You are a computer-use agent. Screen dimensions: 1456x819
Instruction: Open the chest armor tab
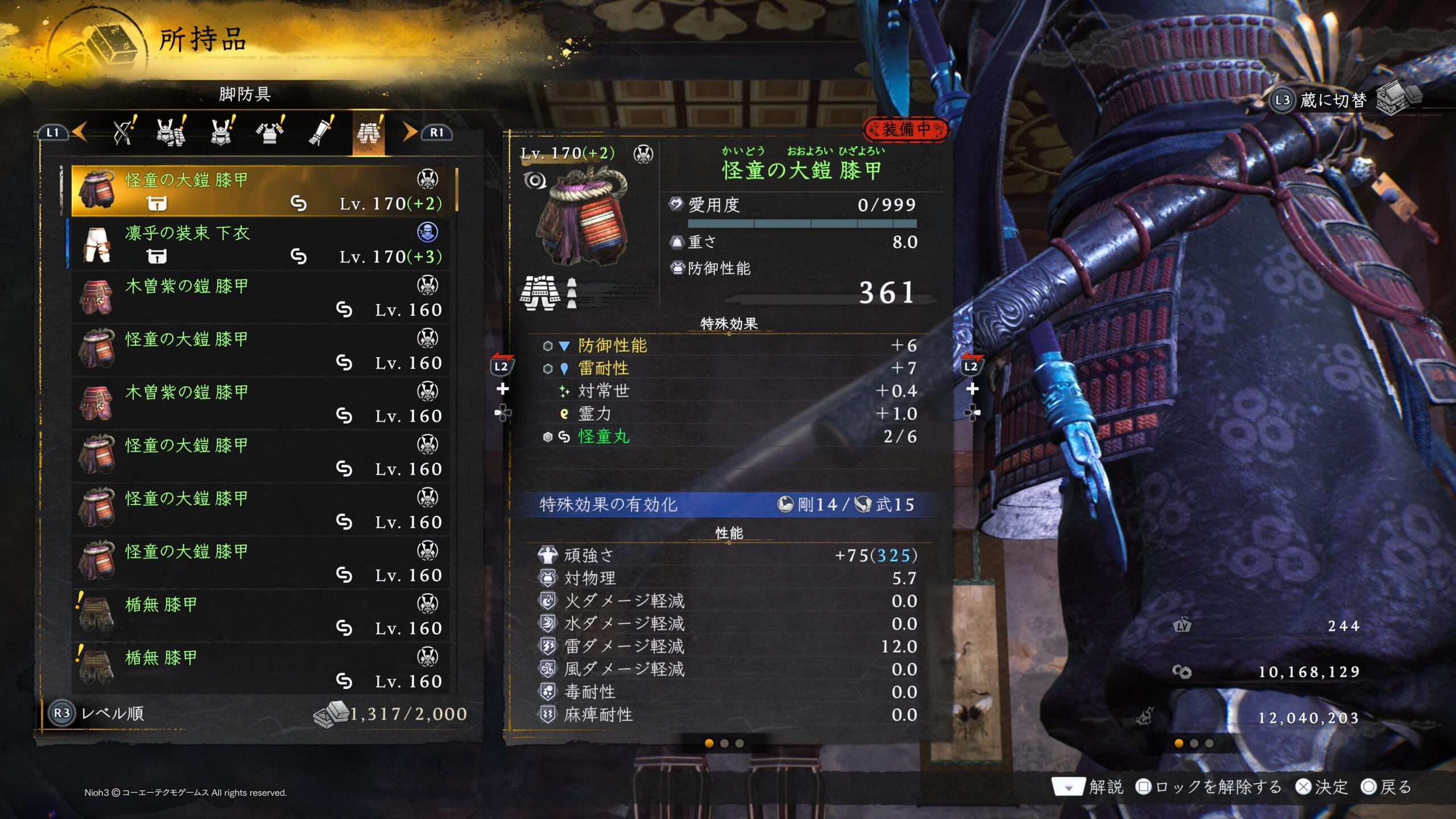tap(271, 132)
